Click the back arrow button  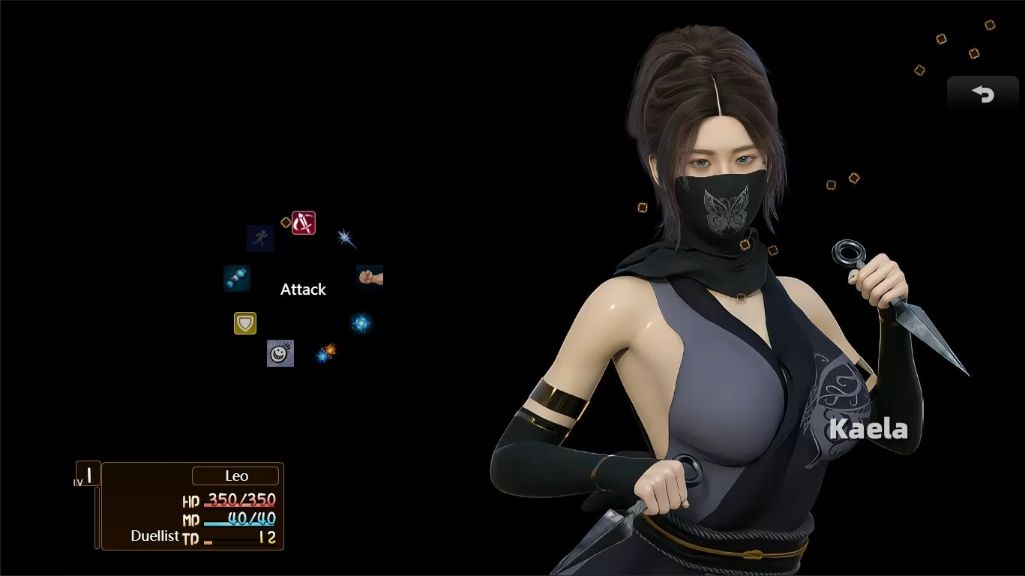[983, 94]
